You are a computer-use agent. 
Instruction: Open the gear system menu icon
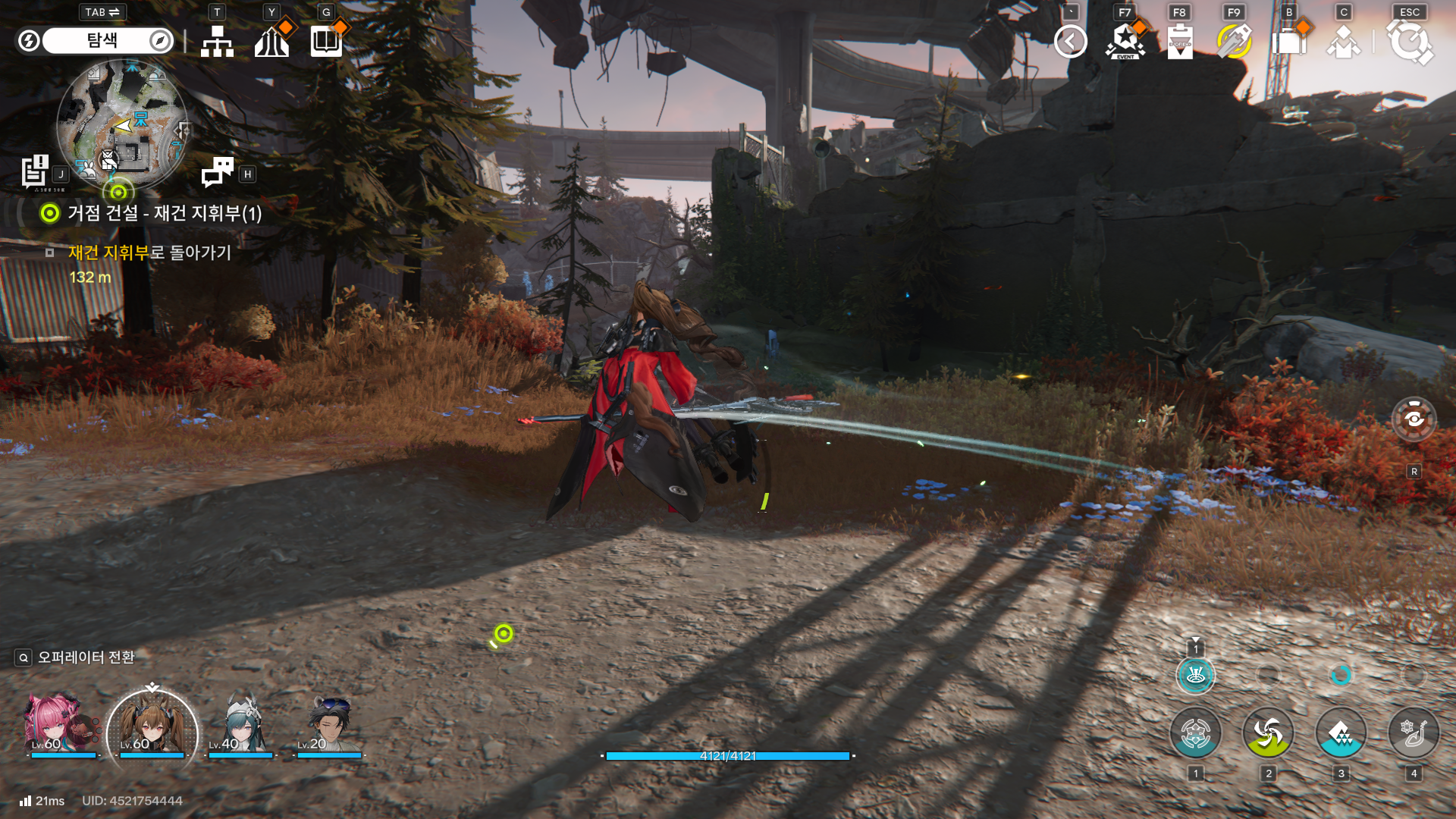click(1409, 42)
